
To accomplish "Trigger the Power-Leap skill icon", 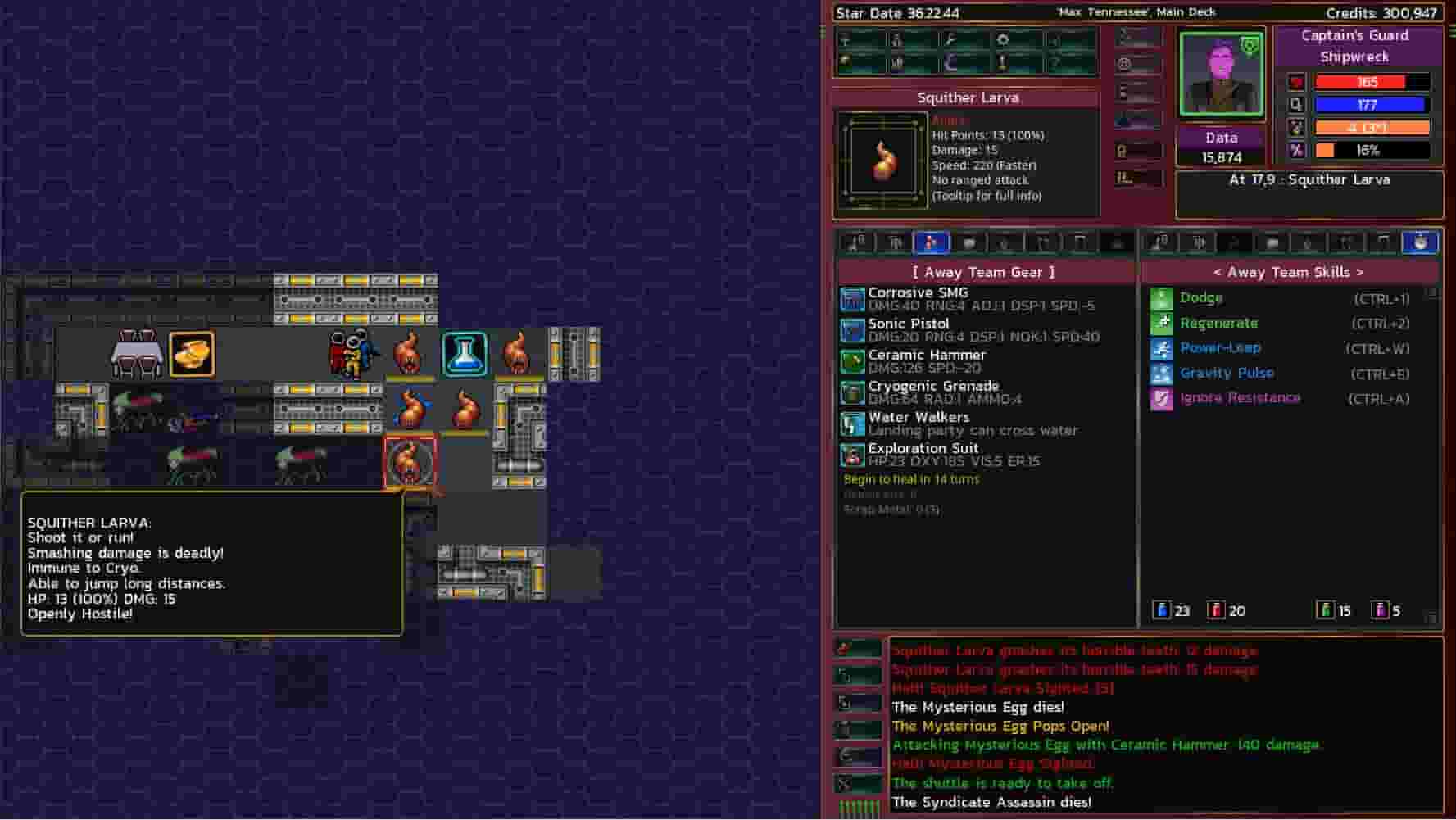I will point(1163,347).
